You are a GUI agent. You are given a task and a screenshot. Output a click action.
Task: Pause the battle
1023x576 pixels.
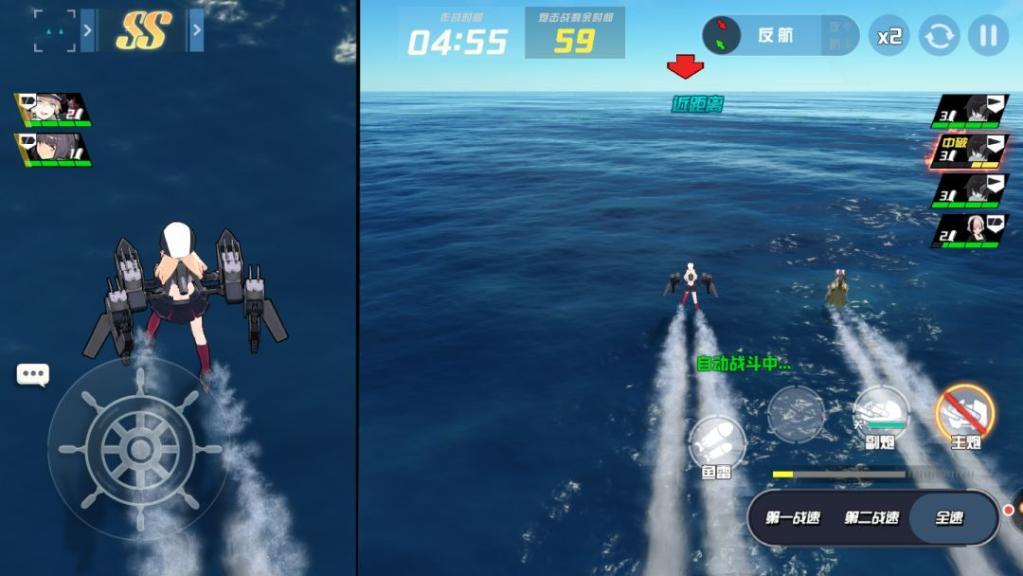(988, 36)
